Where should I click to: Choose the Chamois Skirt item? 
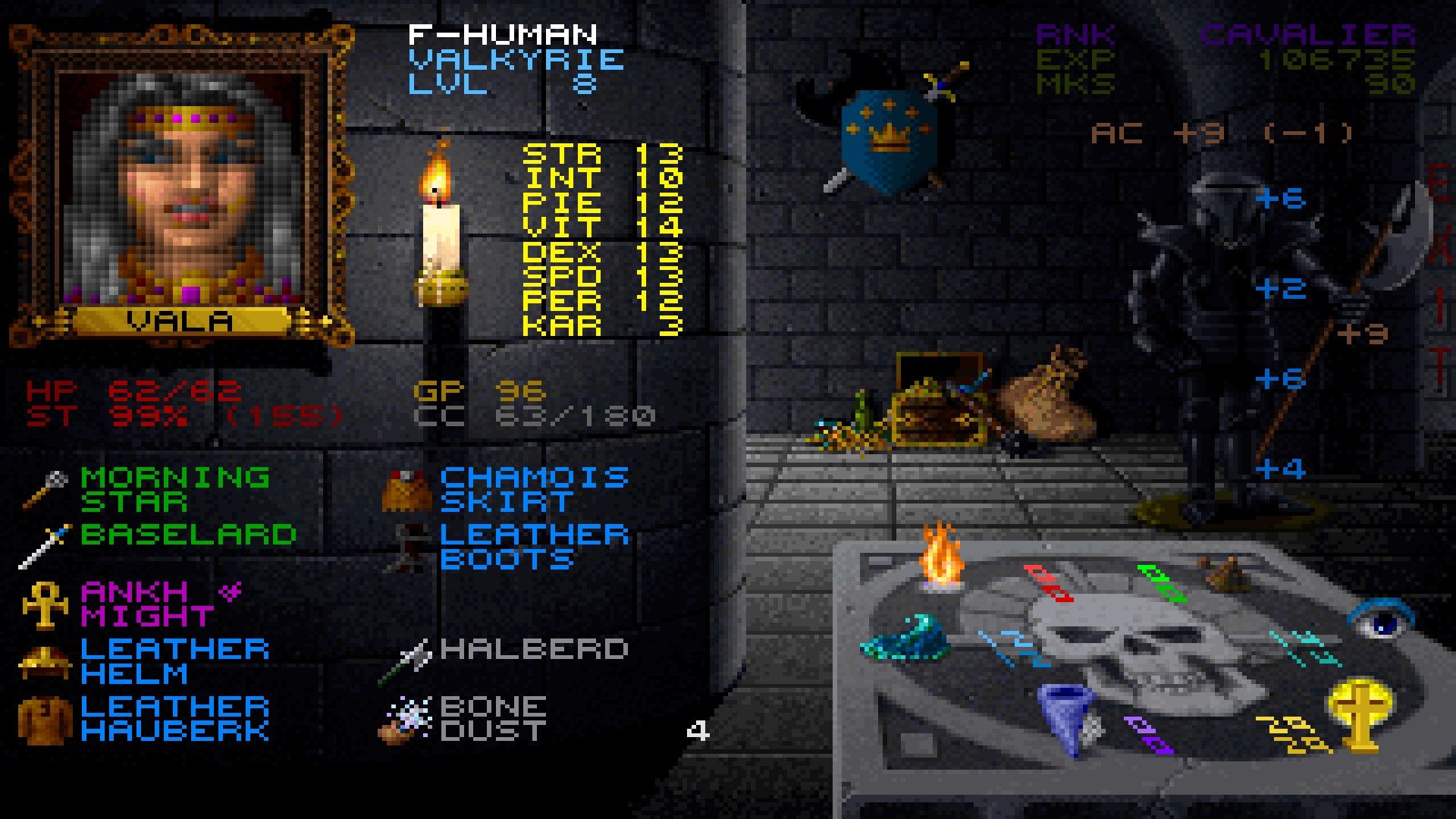click(x=534, y=489)
